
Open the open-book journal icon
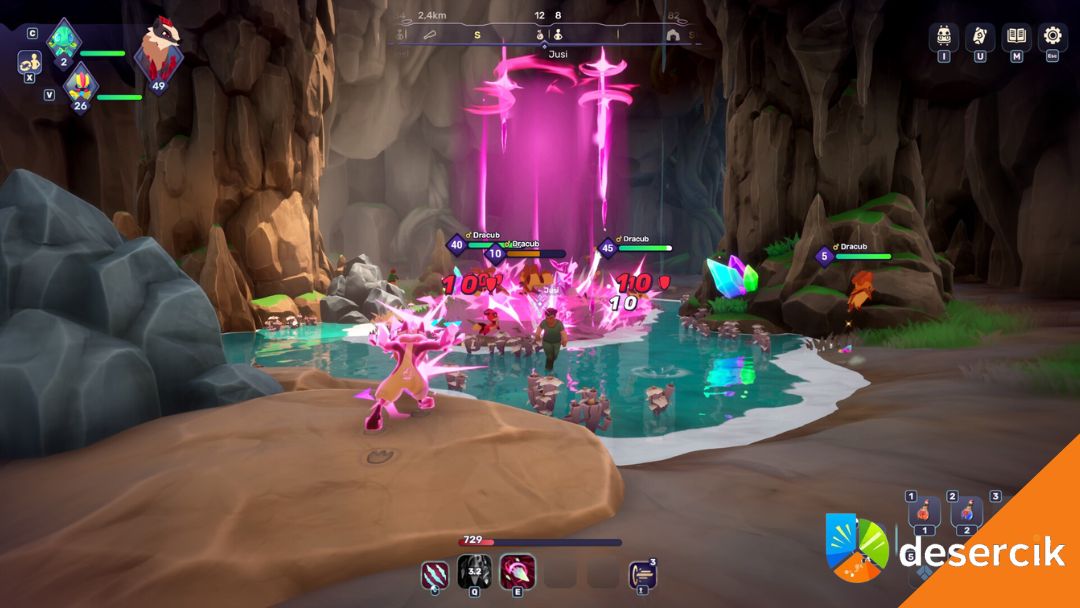[x=1016, y=37]
